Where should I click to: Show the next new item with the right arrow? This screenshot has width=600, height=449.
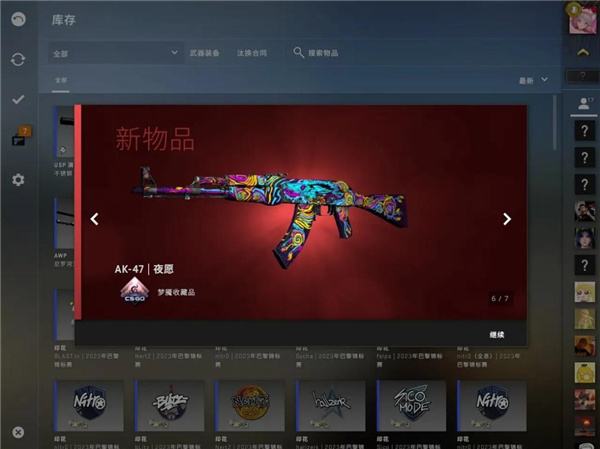coord(507,219)
